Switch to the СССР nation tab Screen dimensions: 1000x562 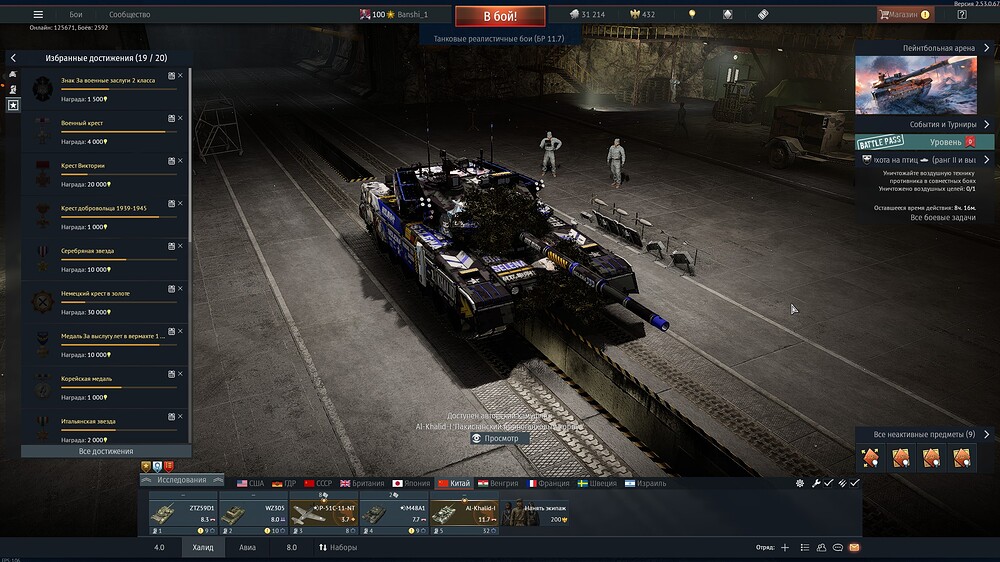(x=318, y=483)
